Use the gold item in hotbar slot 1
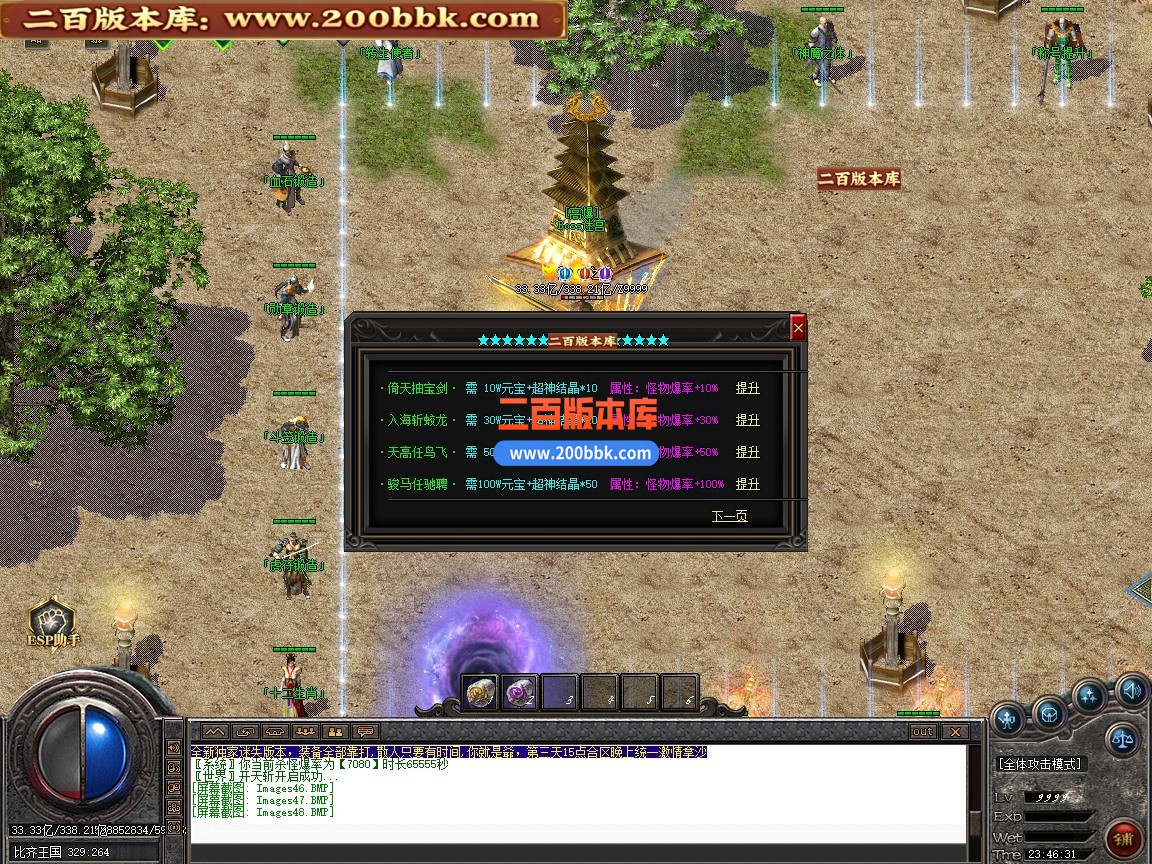The image size is (1152, 864). (480, 692)
